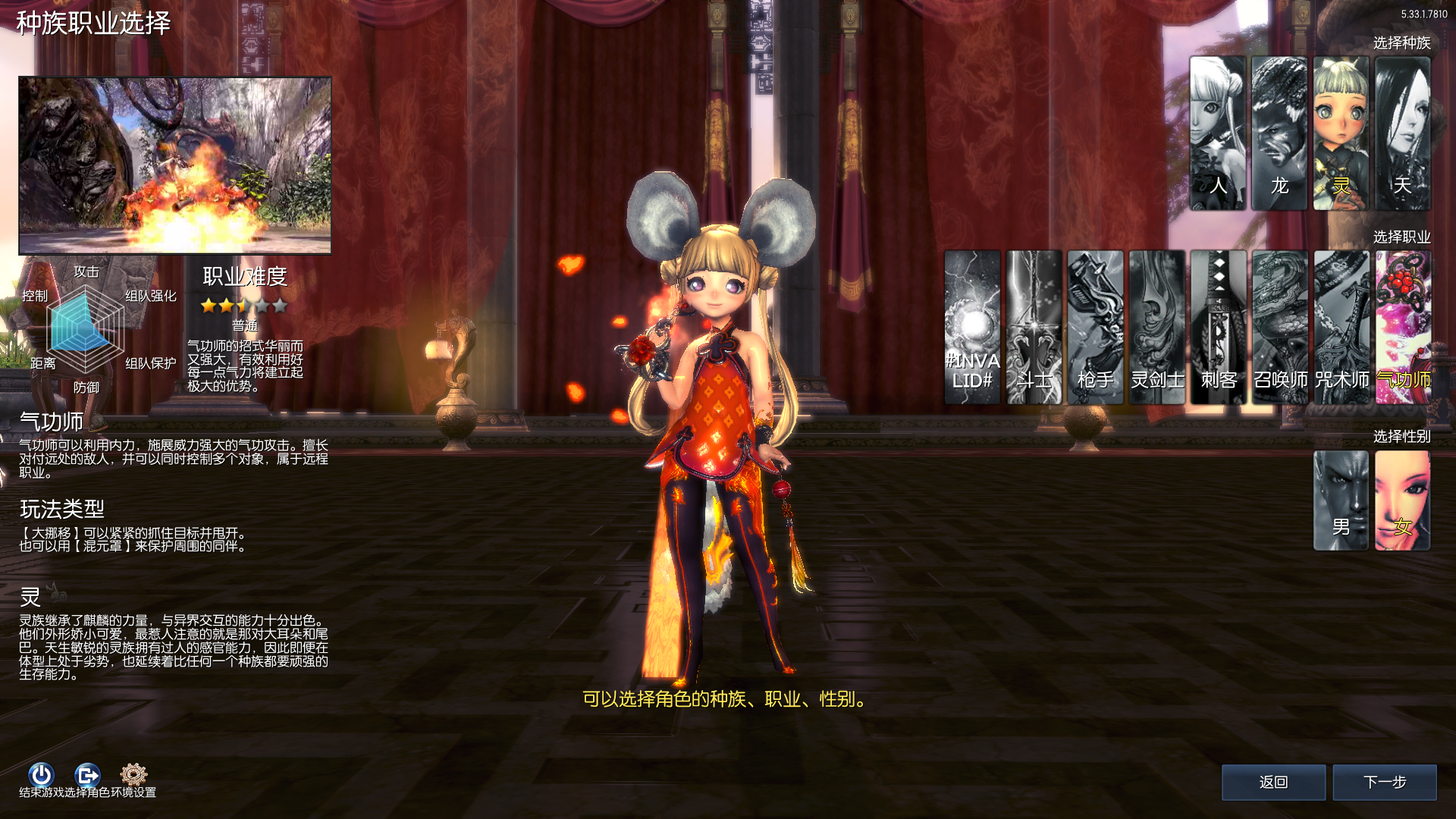Choose the 刺客 class card
The width and height of the screenshot is (1456, 819).
(x=1218, y=327)
